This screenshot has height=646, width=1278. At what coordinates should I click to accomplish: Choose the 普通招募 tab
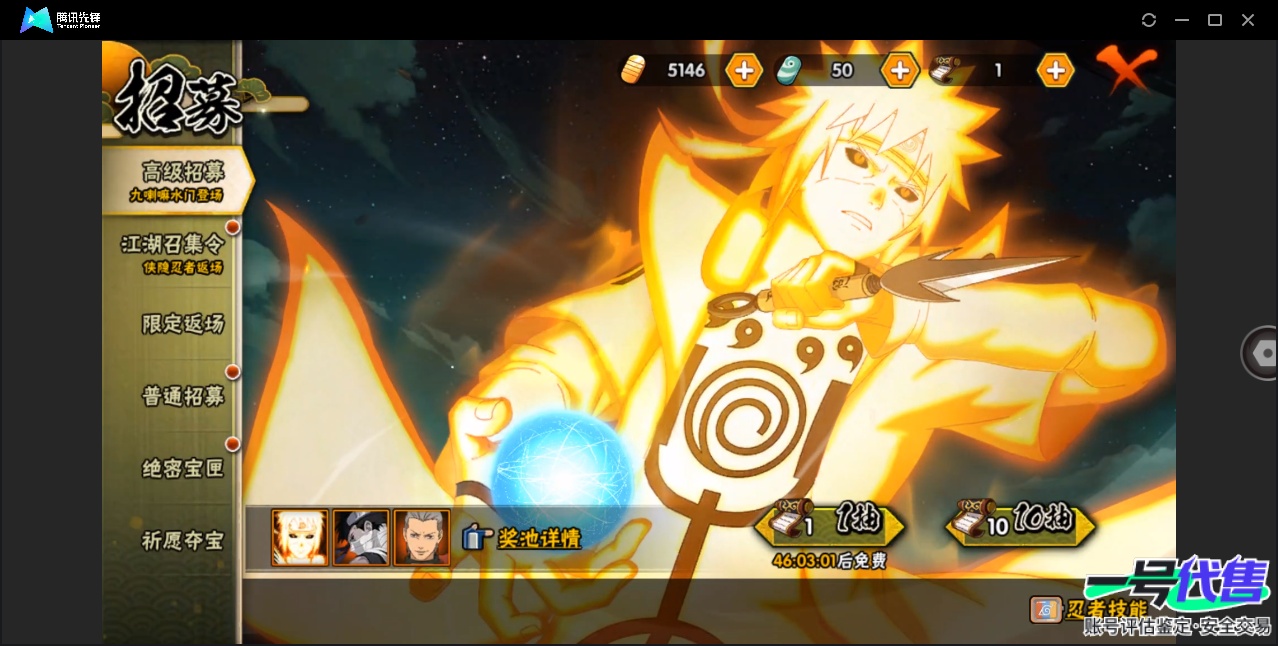coord(182,396)
